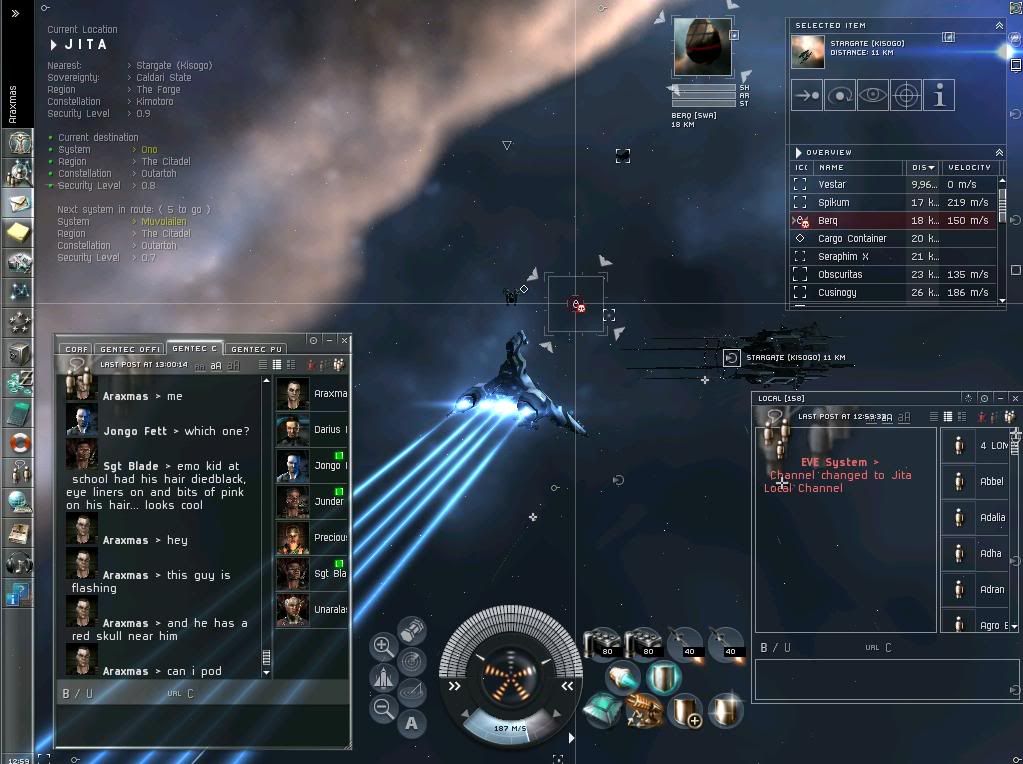Approach the selected stargate
The height and width of the screenshot is (764, 1023).
pos(806,96)
